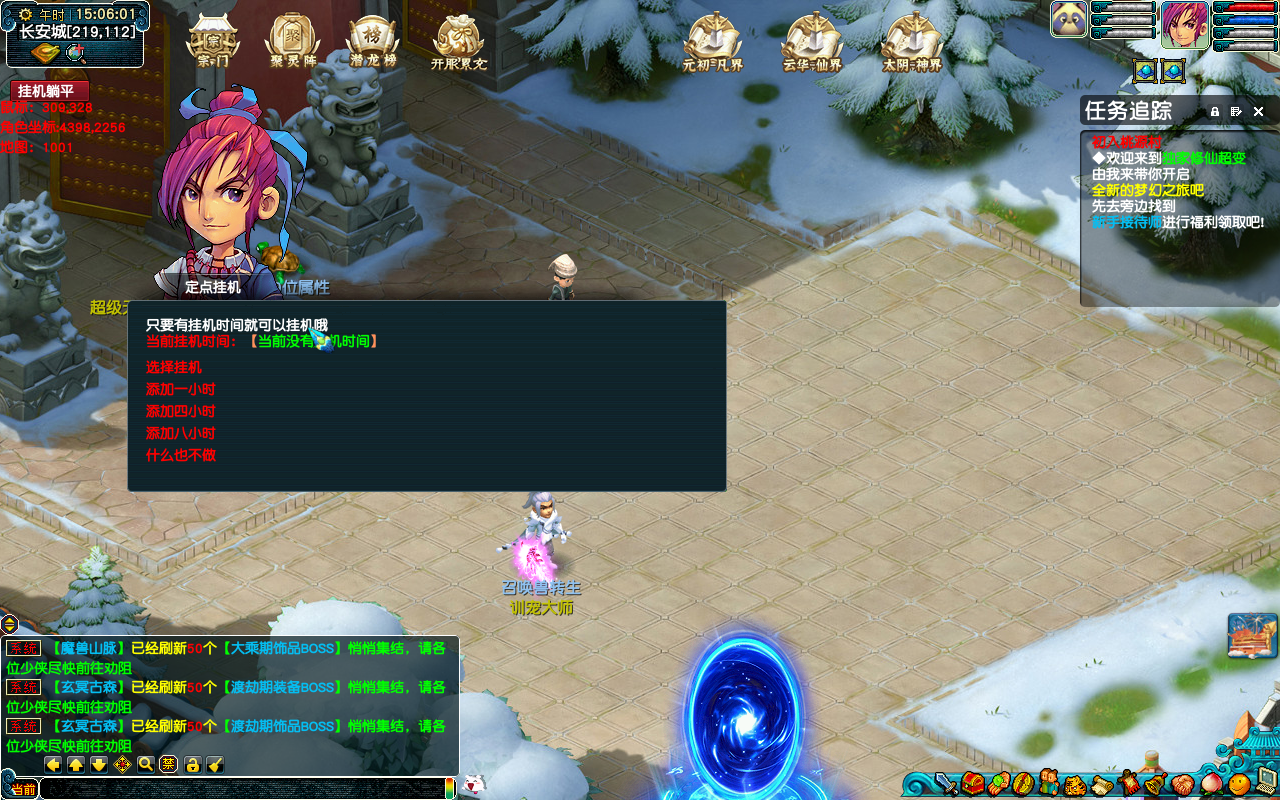Pick the 添加四小时 option
The width and height of the screenshot is (1280, 800).
tap(181, 412)
